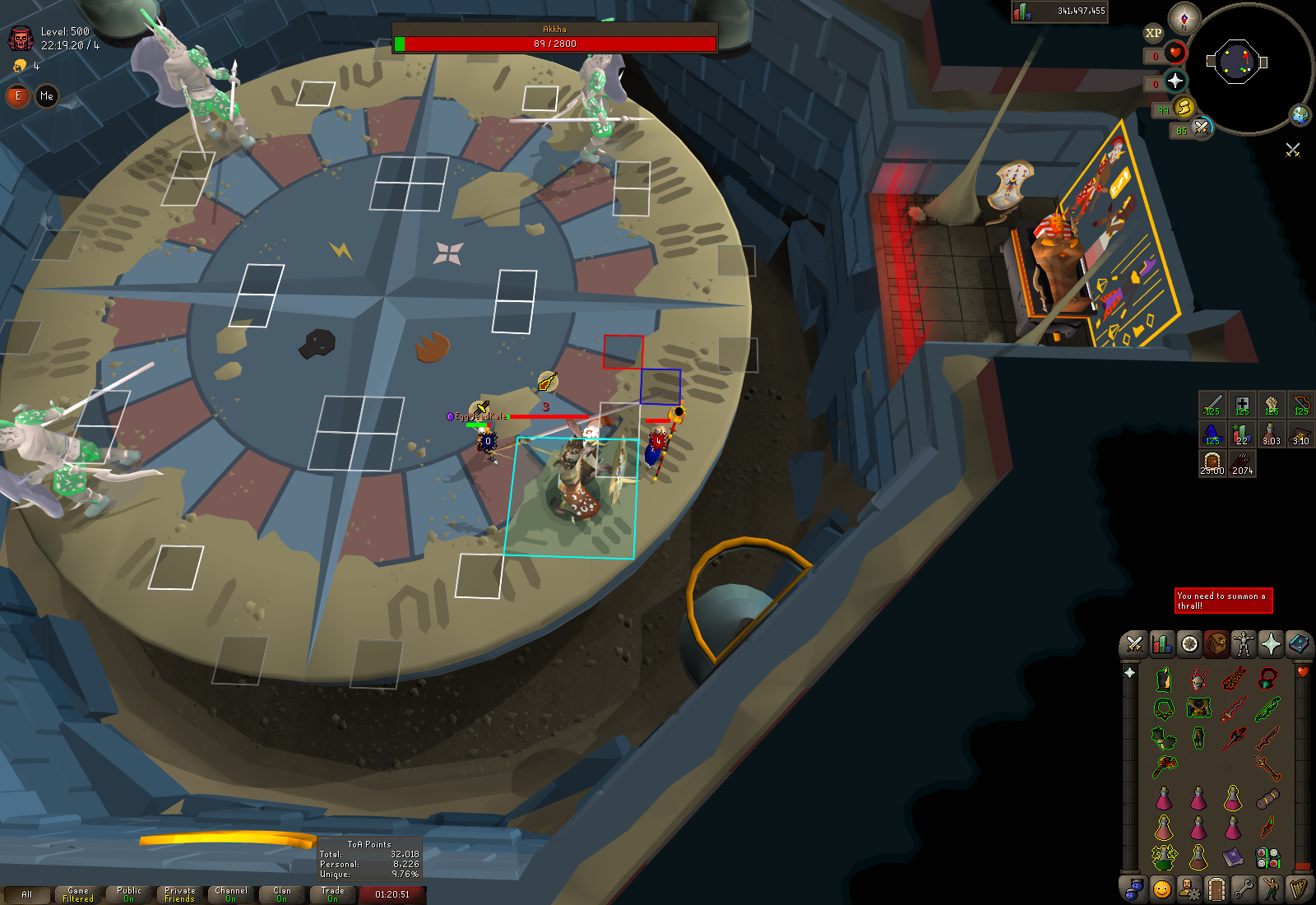Open the world map globe
The image size is (1316, 905).
pyautogui.click(x=1300, y=115)
